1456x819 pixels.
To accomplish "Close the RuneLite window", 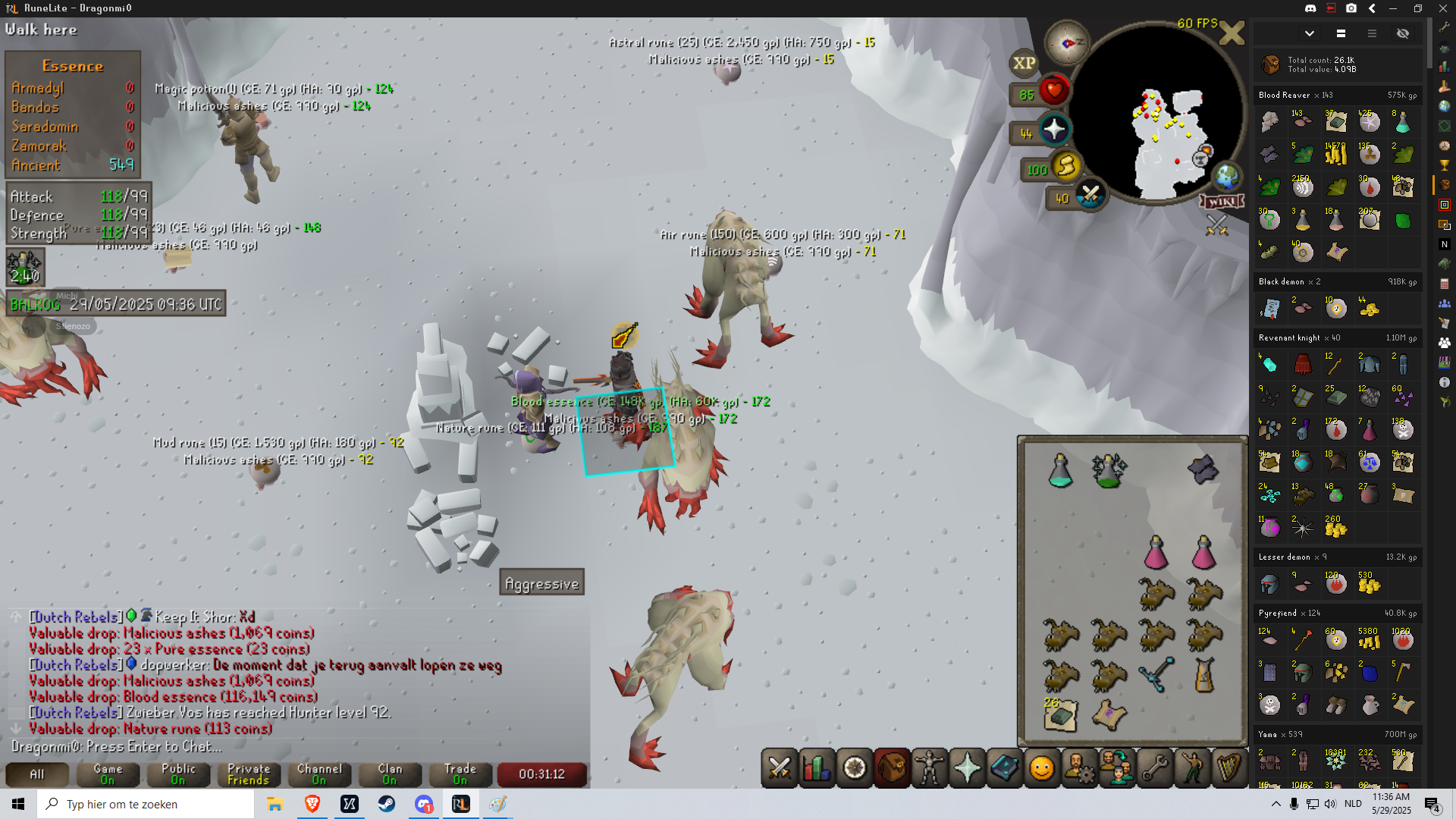I will 1443,8.
